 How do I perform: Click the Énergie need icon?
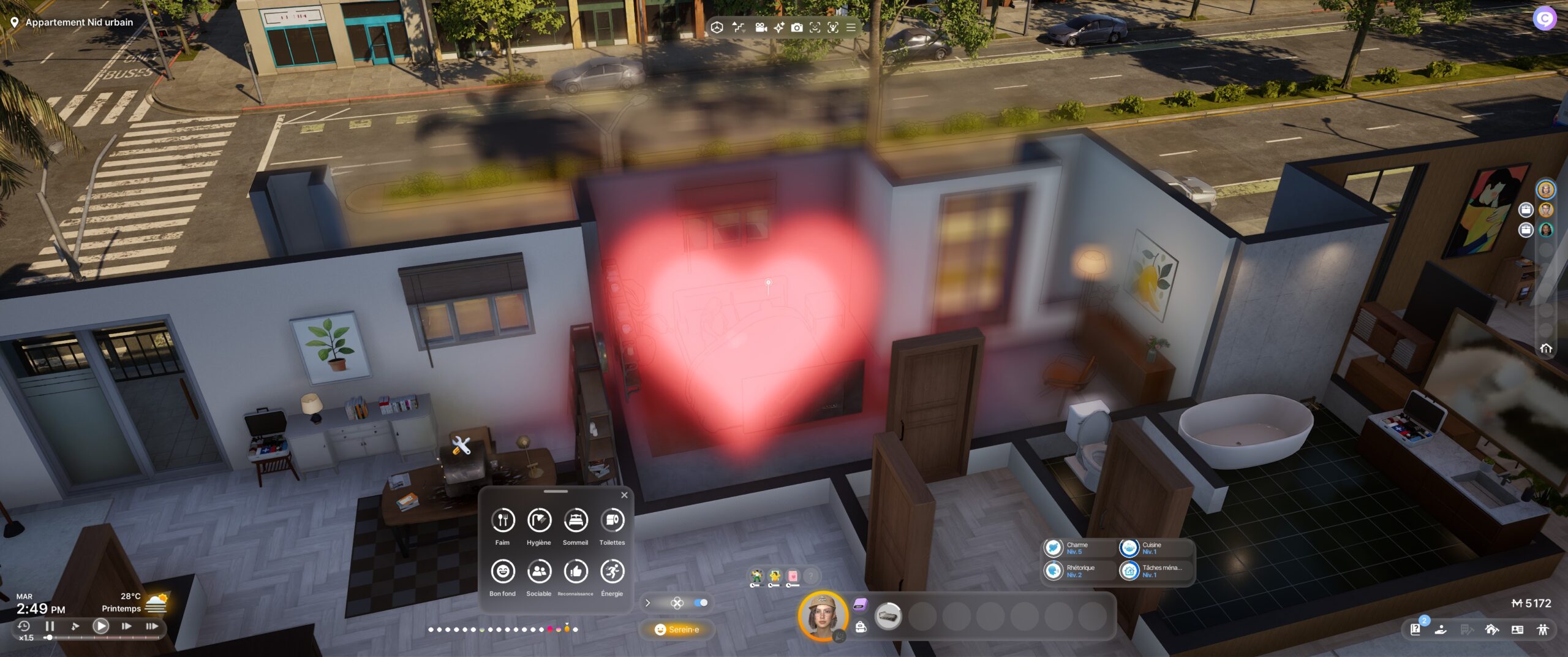point(612,572)
